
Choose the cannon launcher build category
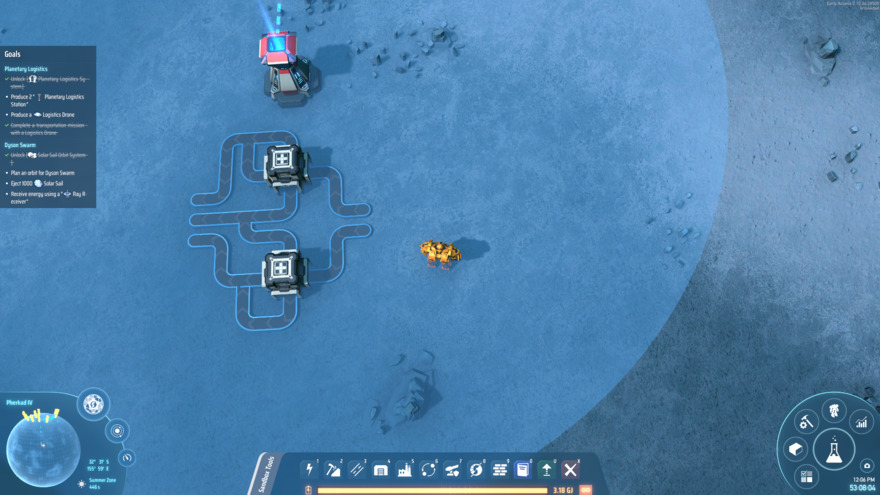click(x=452, y=469)
